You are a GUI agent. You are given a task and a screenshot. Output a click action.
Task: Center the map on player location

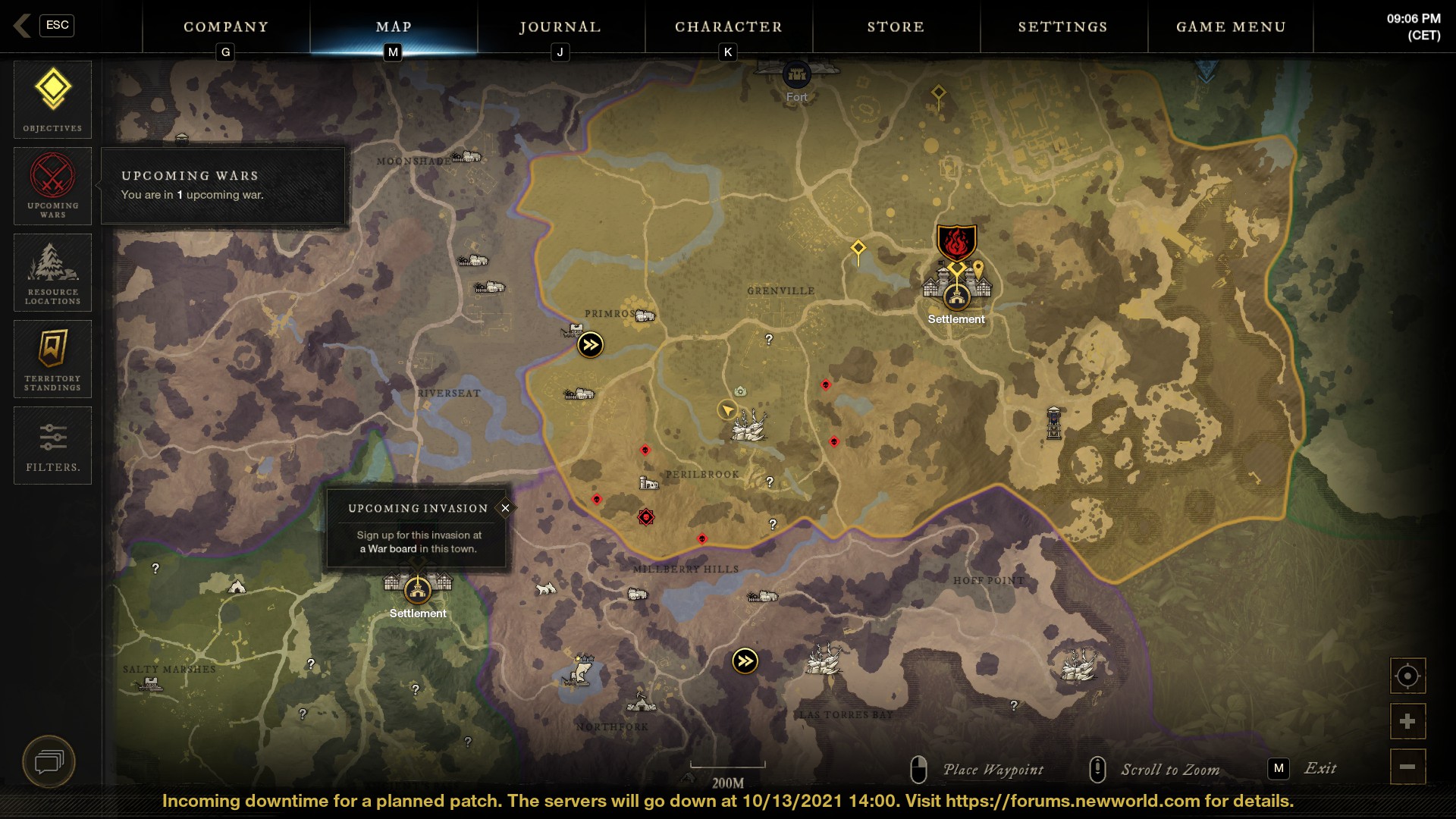click(x=1407, y=676)
